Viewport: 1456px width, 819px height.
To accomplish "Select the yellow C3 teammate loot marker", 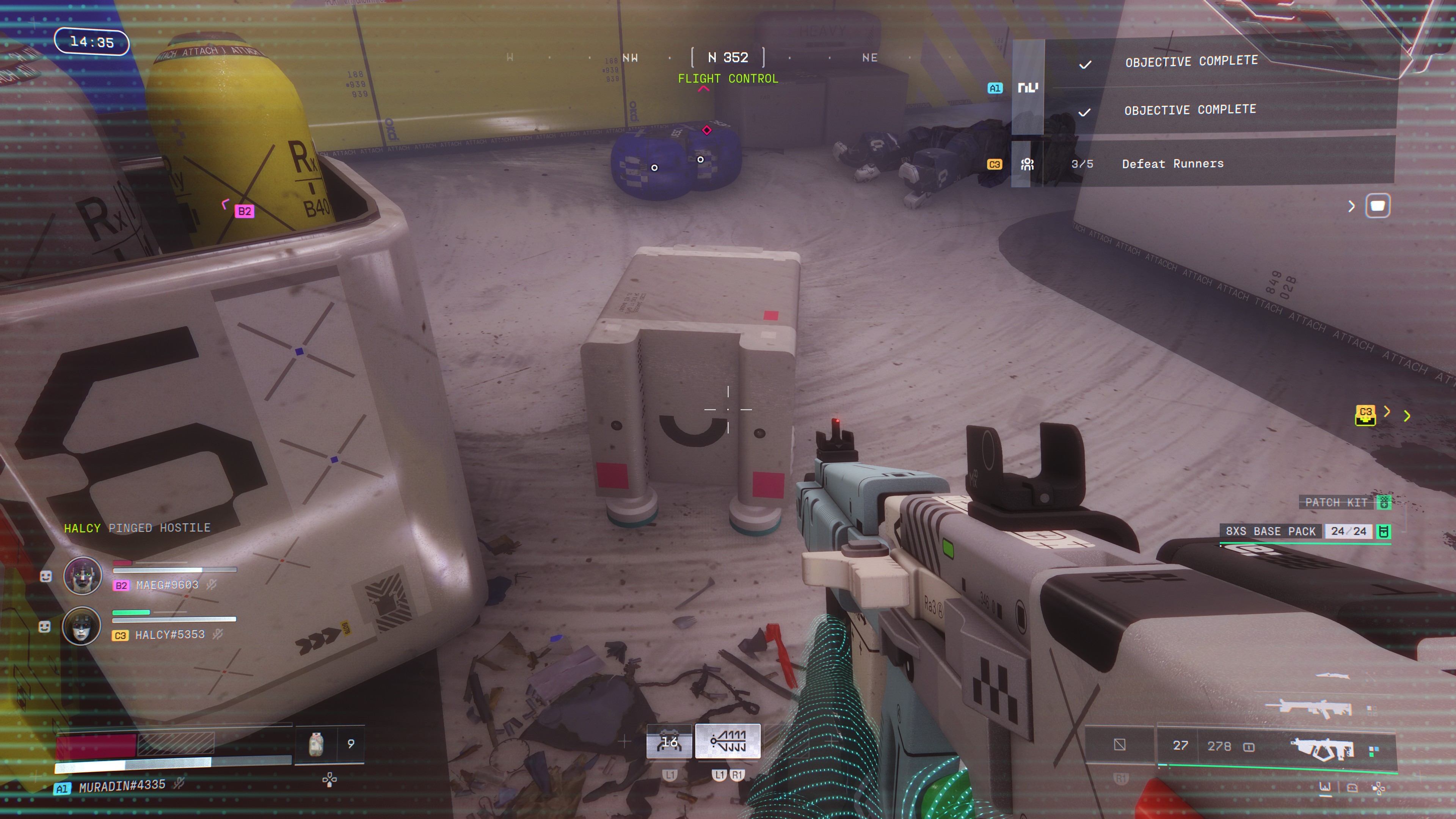I will tap(1365, 414).
